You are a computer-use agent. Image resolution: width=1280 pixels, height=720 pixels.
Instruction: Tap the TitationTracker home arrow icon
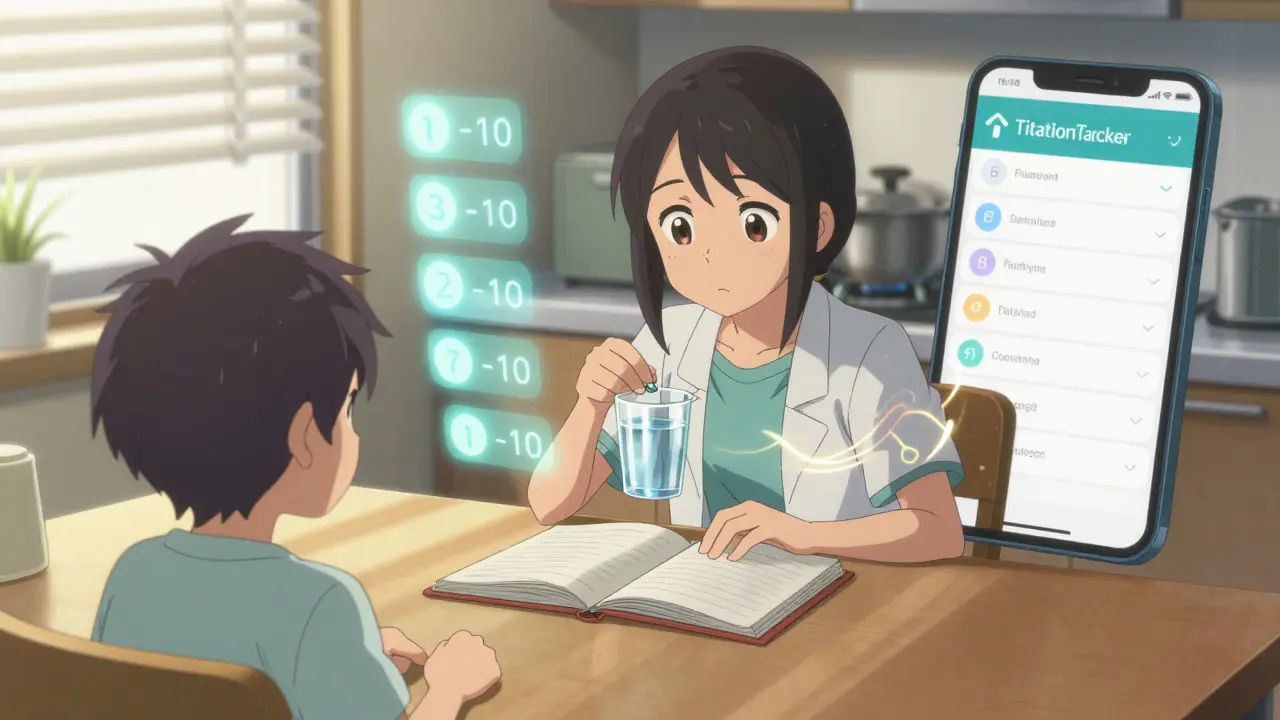997,126
